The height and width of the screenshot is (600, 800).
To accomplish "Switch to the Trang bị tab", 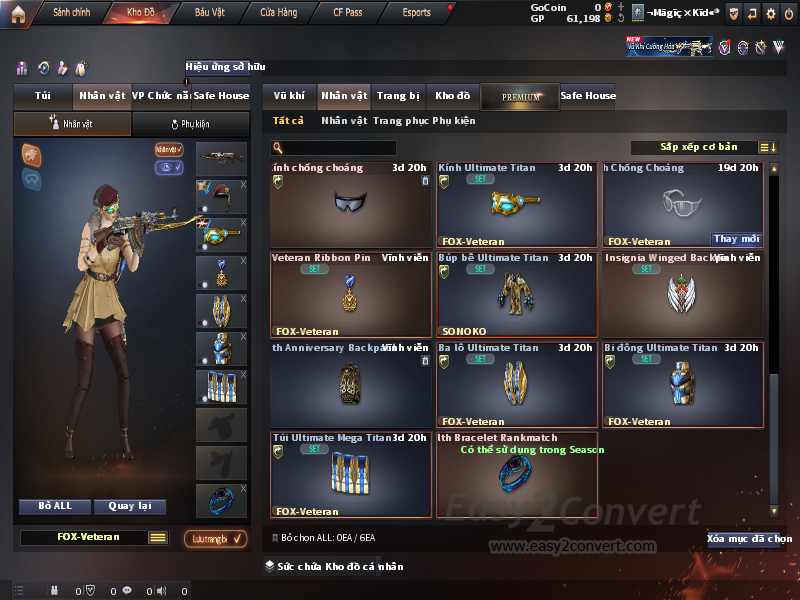I will tap(398, 96).
